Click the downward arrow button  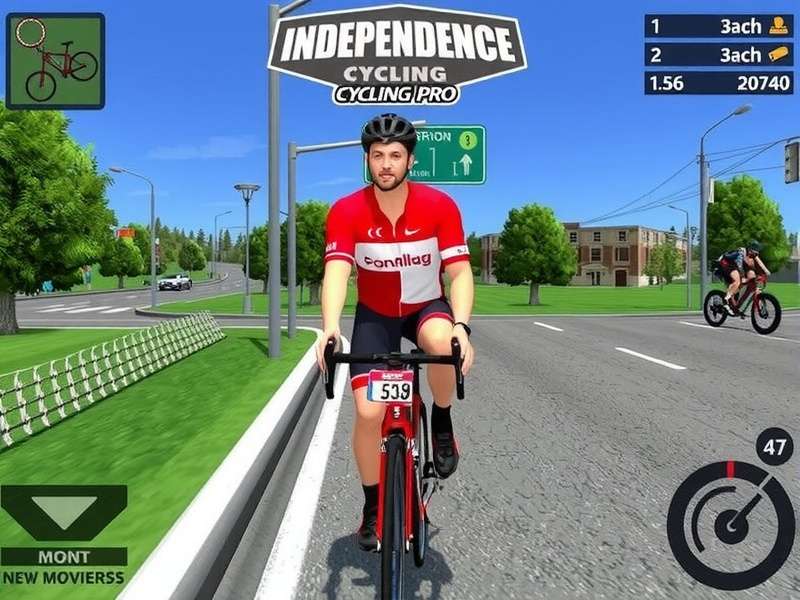[x=64, y=513]
